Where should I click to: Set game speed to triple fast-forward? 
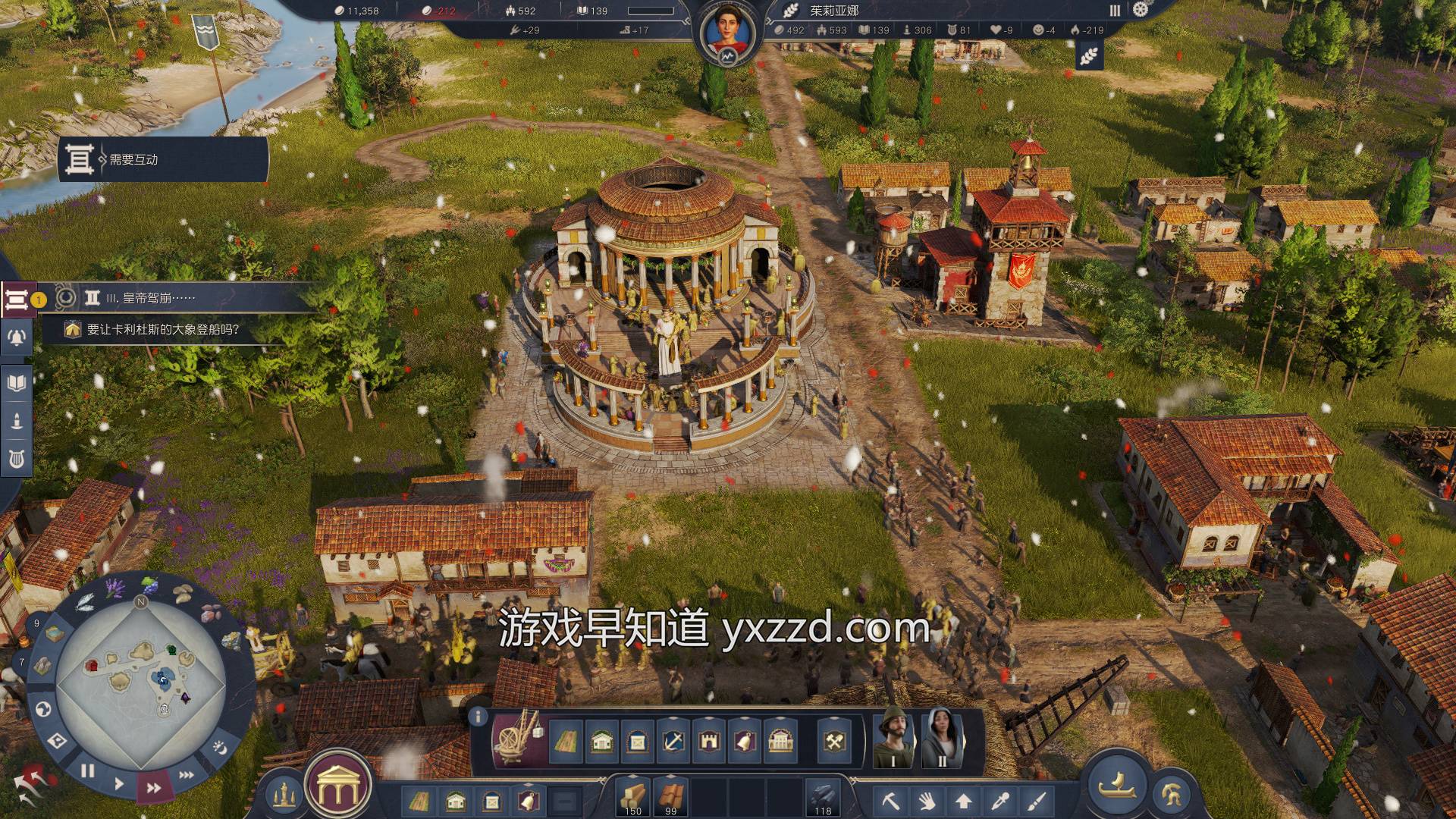[186, 775]
